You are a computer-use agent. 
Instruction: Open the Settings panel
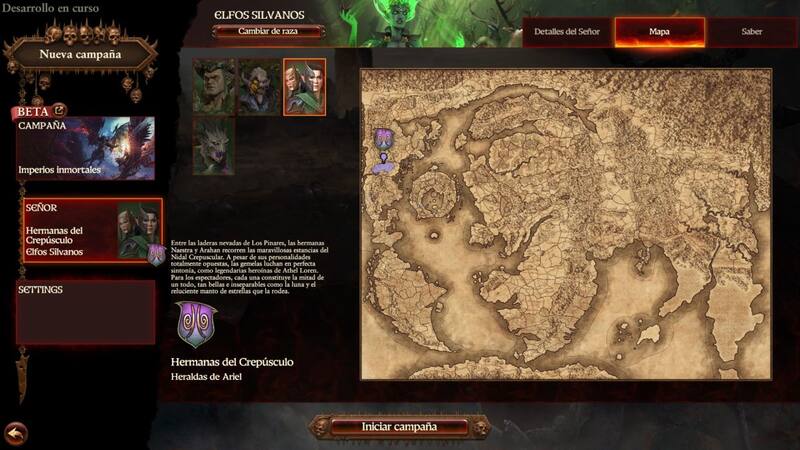click(85, 312)
